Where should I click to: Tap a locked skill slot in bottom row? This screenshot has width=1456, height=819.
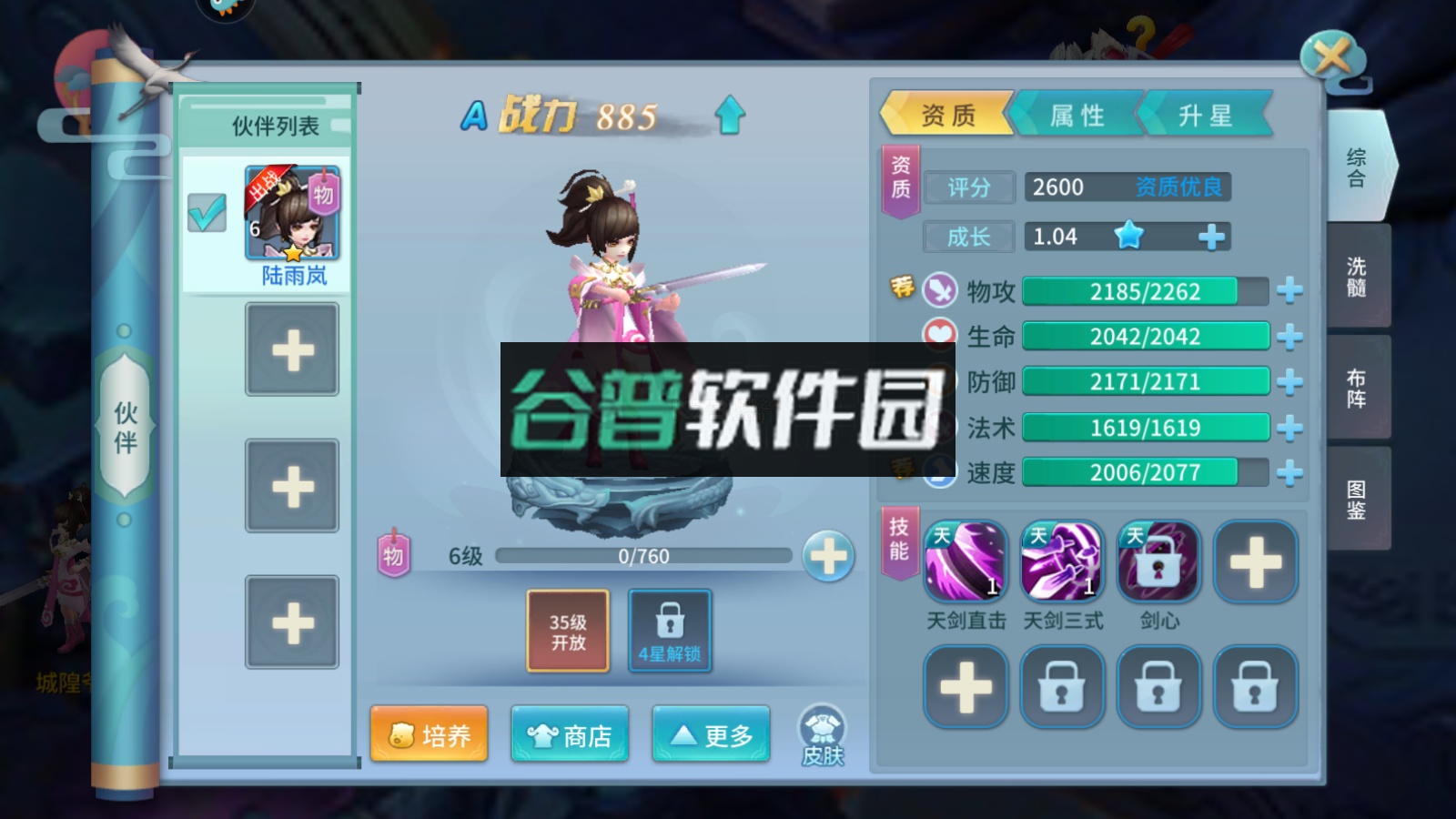[1061, 687]
